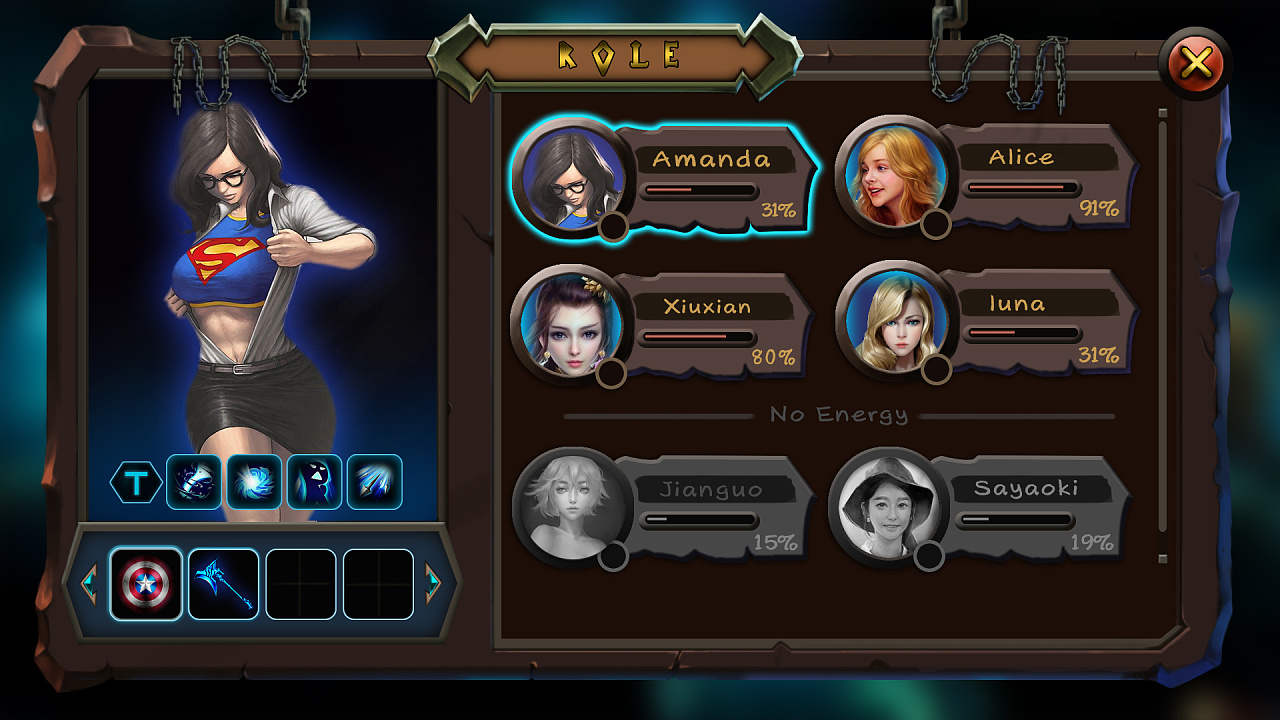1280x720 pixels.
Task: Activate the falling spears skill icon
Action: [x=374, y=482]
